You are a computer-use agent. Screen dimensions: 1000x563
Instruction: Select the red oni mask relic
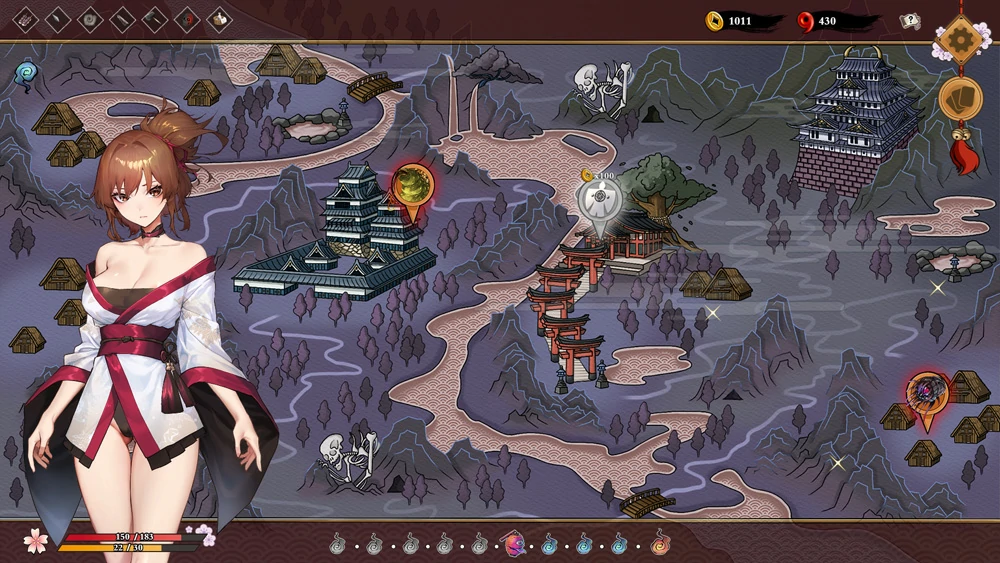click(x=187, y=19)
